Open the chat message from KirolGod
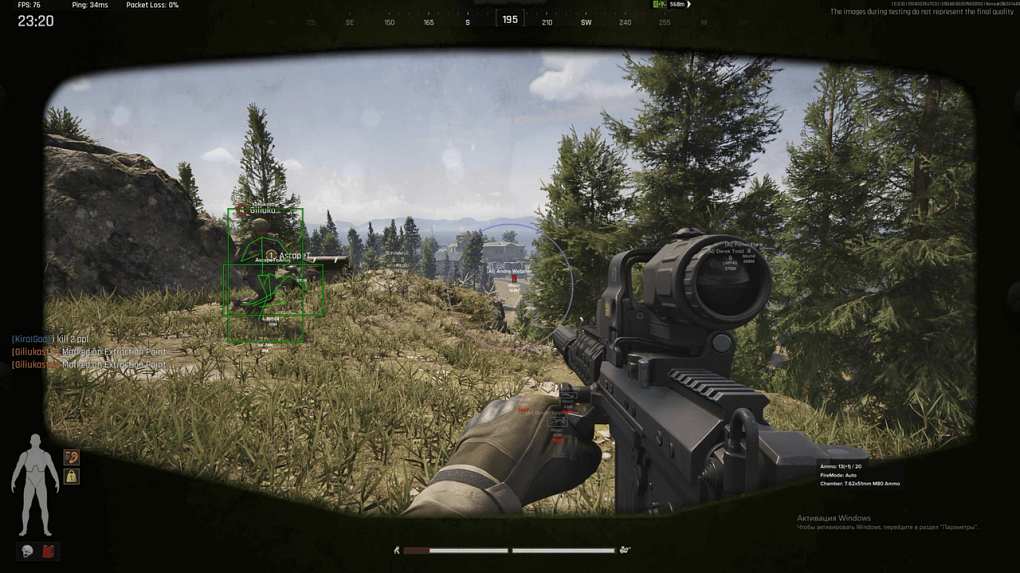1020x573 pixels. coord(50,340)
